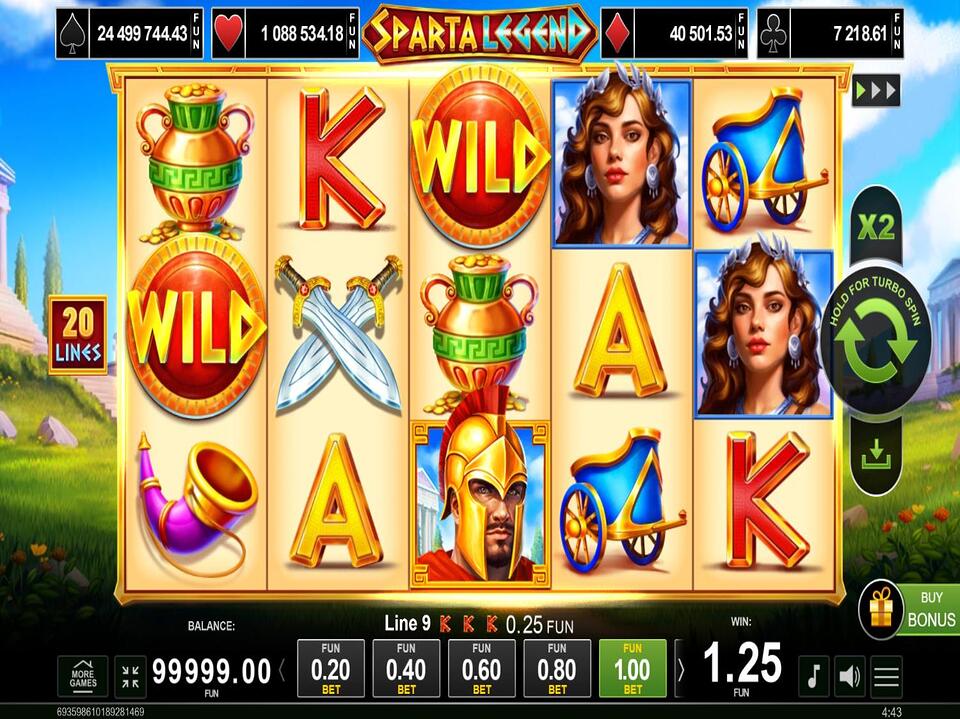Select the green 1.00 bet
This screenshot has width=960, height=719.
point(632,668)
